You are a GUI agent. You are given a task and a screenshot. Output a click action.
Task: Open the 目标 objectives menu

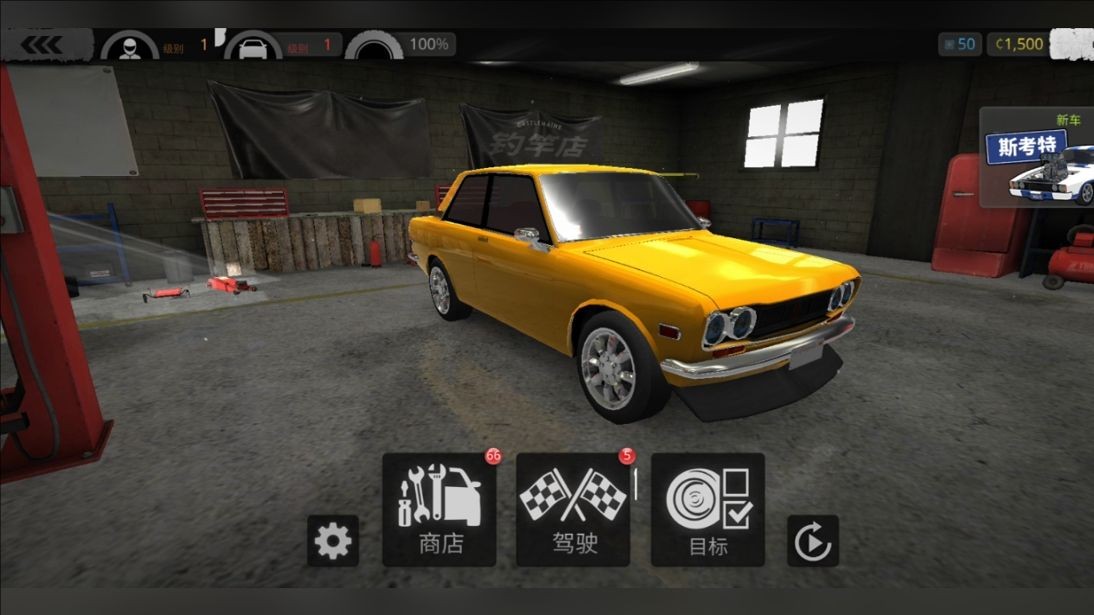click(x=708, y=509)
